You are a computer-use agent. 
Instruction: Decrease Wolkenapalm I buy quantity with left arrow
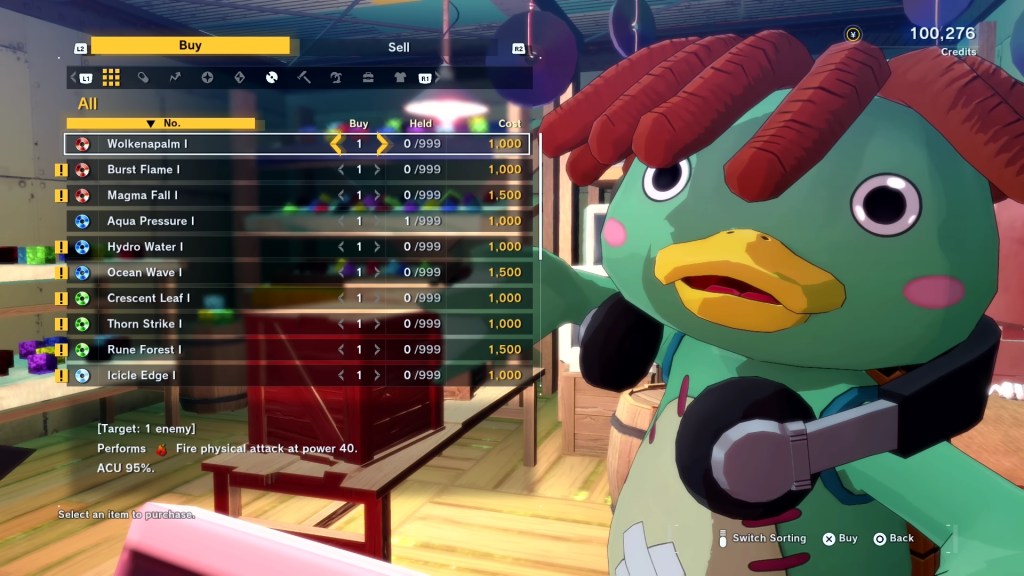[337, 144]
